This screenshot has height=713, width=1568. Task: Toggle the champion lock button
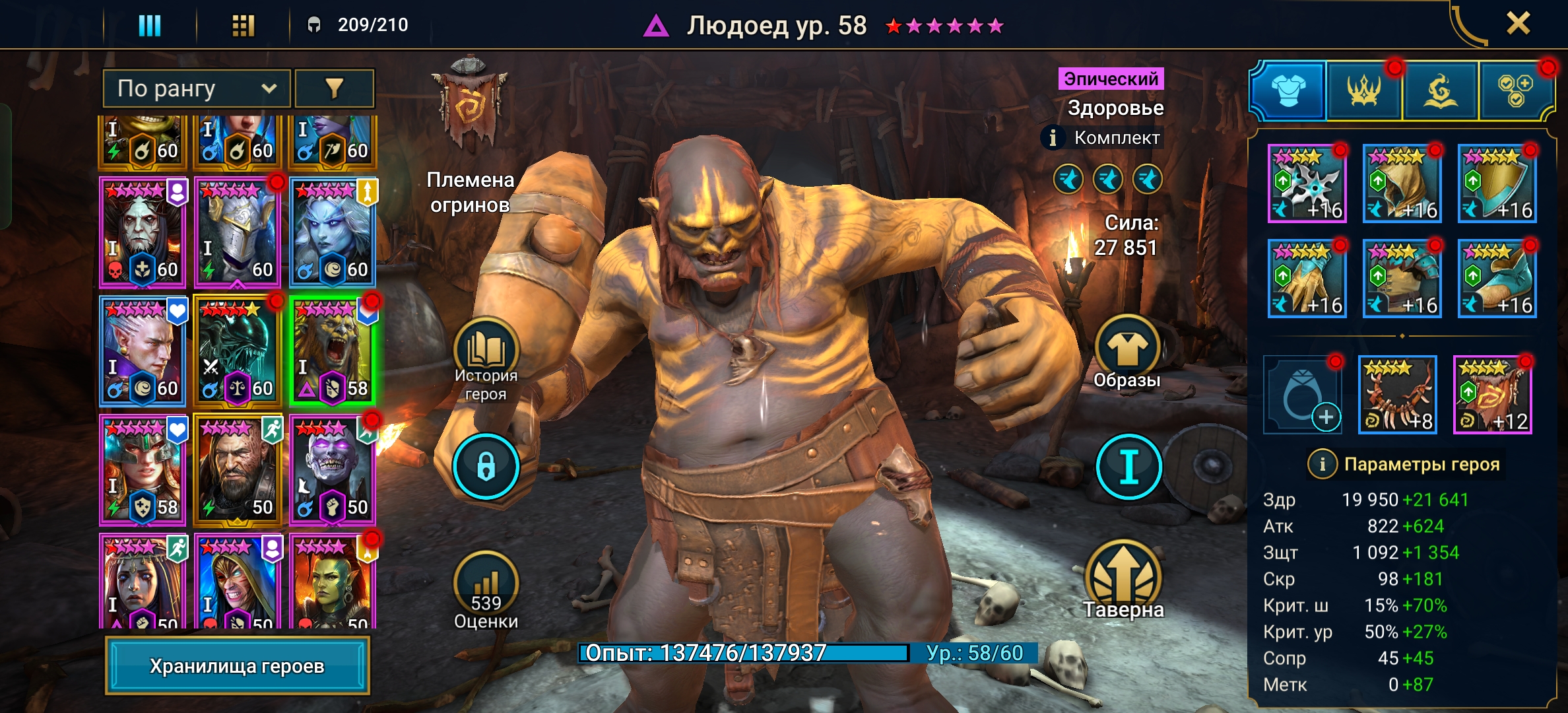[486, 466]
